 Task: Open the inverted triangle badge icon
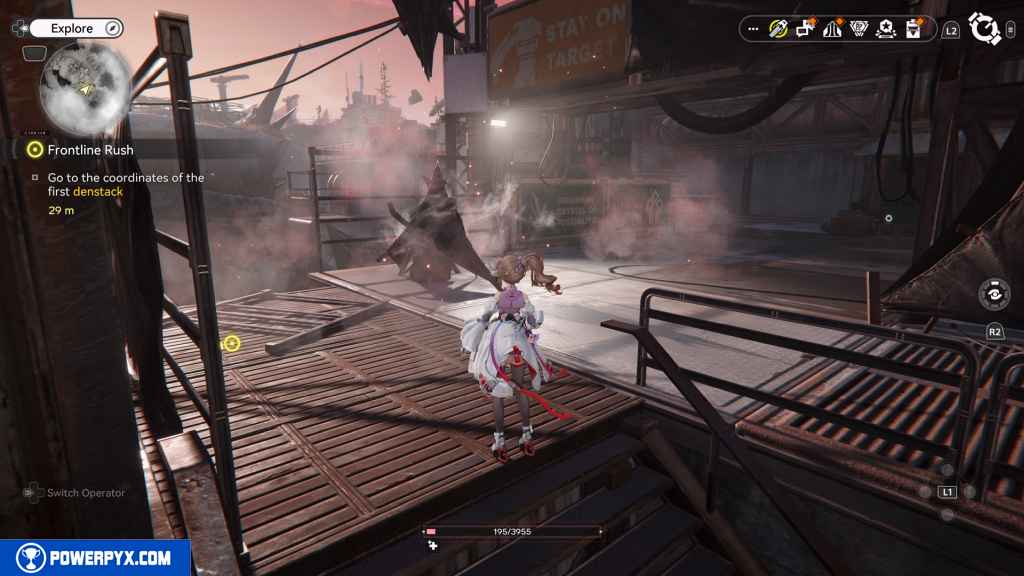858,29
